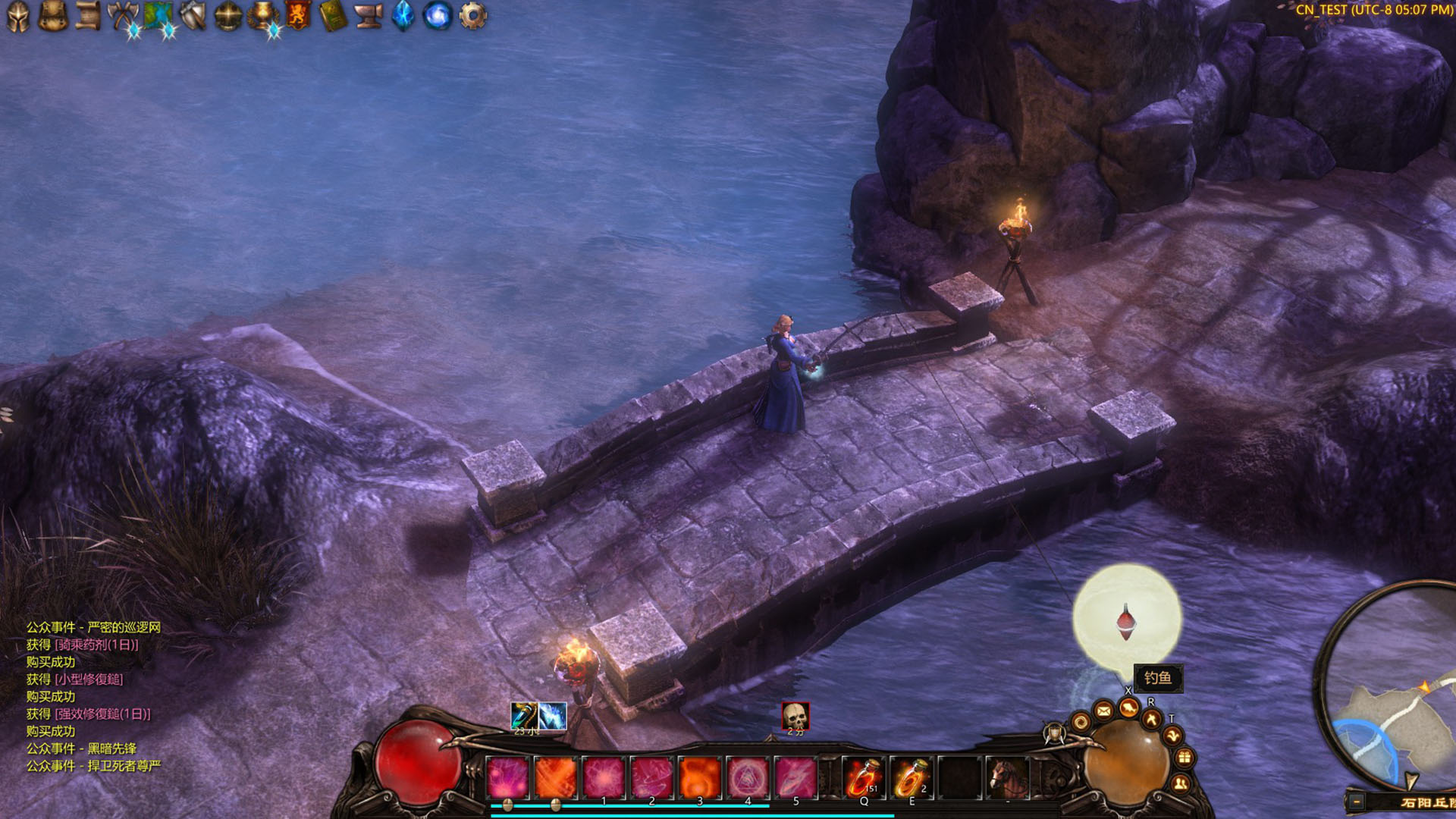Open the shield-and-axe gear icon
Image resolution: width=1456 pixels, height=819 pixels.
coord(192,14)
